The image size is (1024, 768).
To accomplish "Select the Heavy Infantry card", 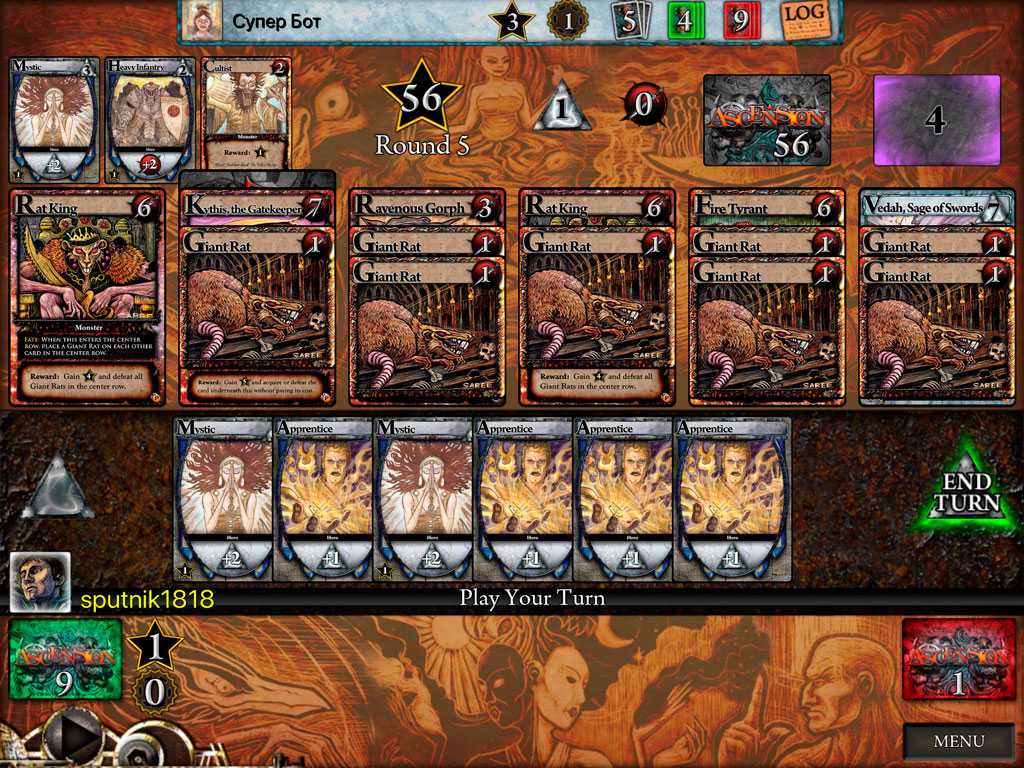I will [150, 120].
